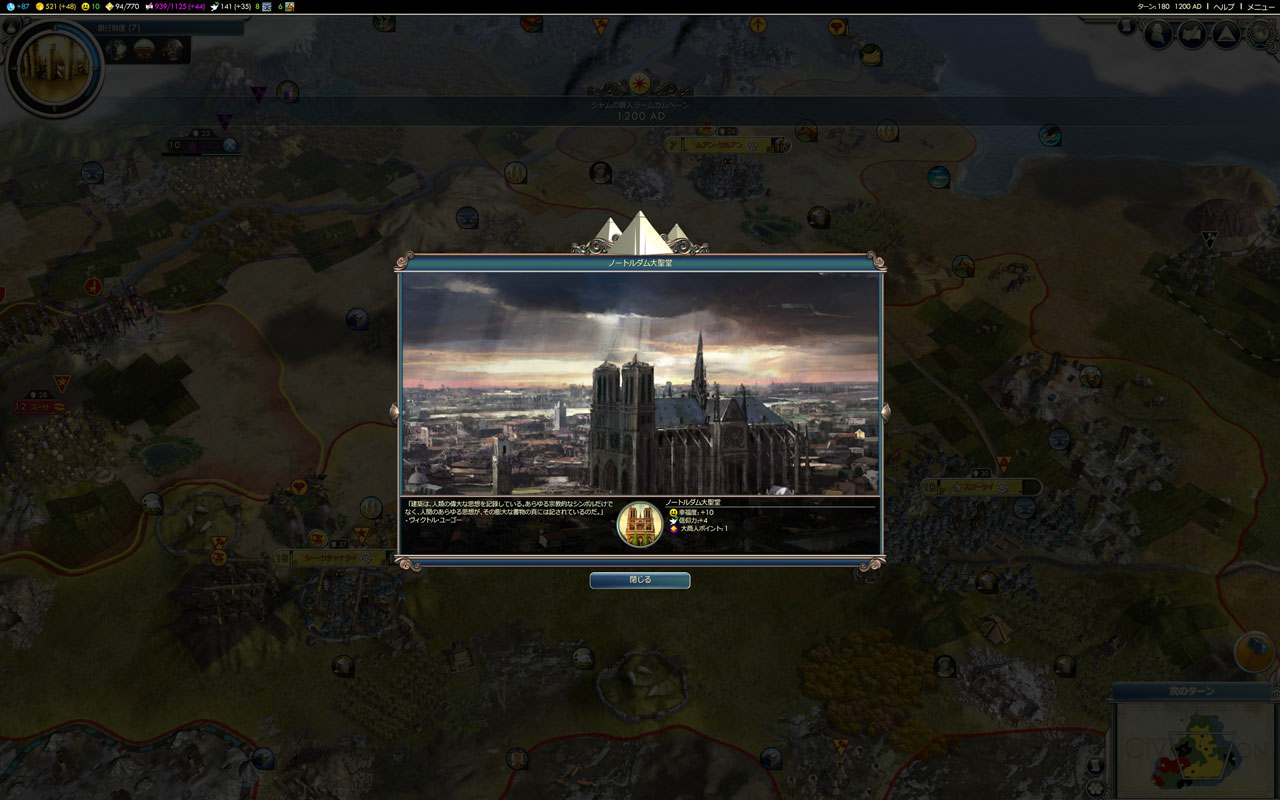The width and height of the screenshot is (1280, 800).
Task: Open the diplomacy overview map icon
Action: (x=1192, y=35)
